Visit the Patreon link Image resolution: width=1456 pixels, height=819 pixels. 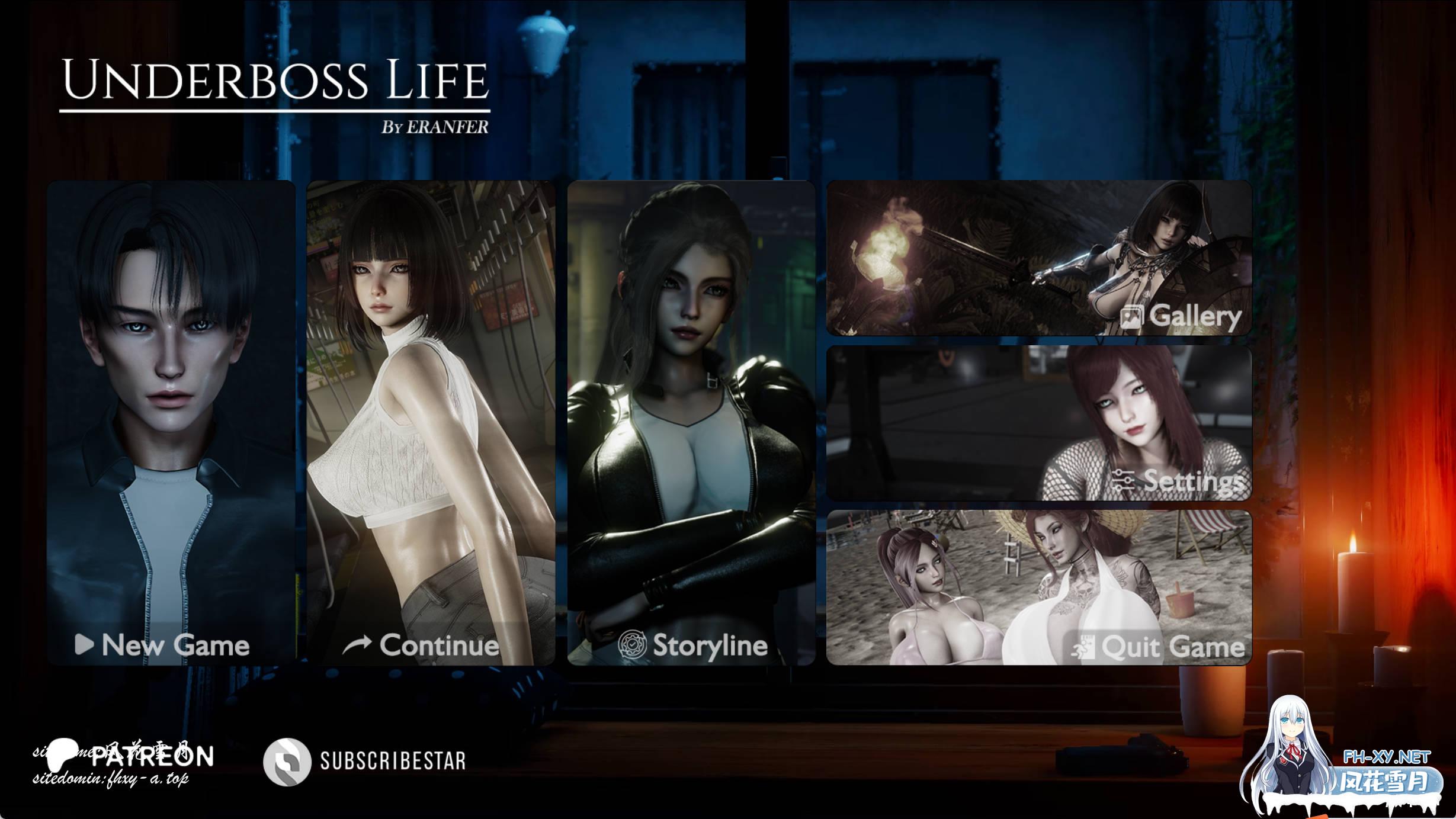[x=130, y=757]
